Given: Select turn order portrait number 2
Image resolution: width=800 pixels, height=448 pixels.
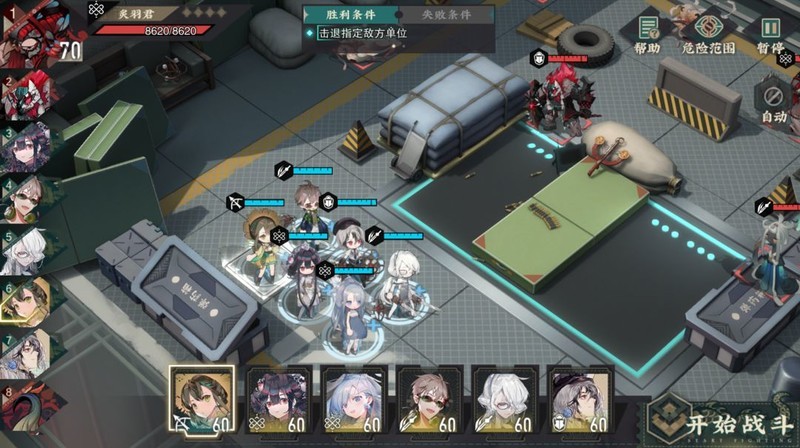Looking at the screenshot, I should (x=27, y=93).
